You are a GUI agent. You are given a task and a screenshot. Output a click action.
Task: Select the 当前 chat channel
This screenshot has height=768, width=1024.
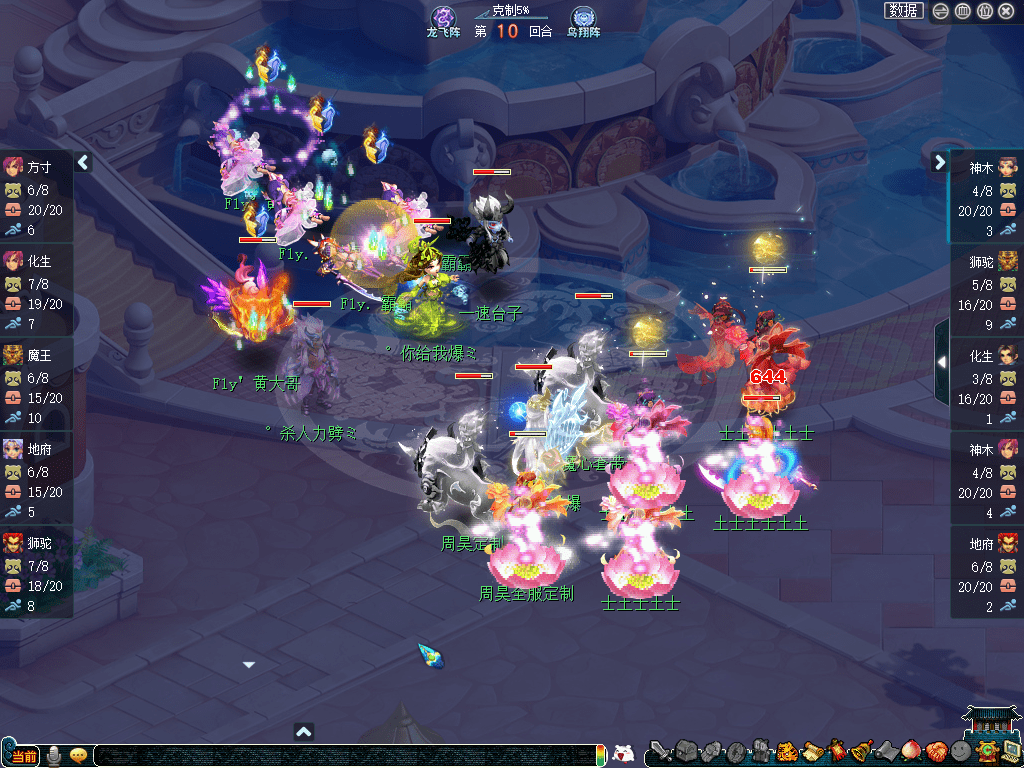click(24, 756)
